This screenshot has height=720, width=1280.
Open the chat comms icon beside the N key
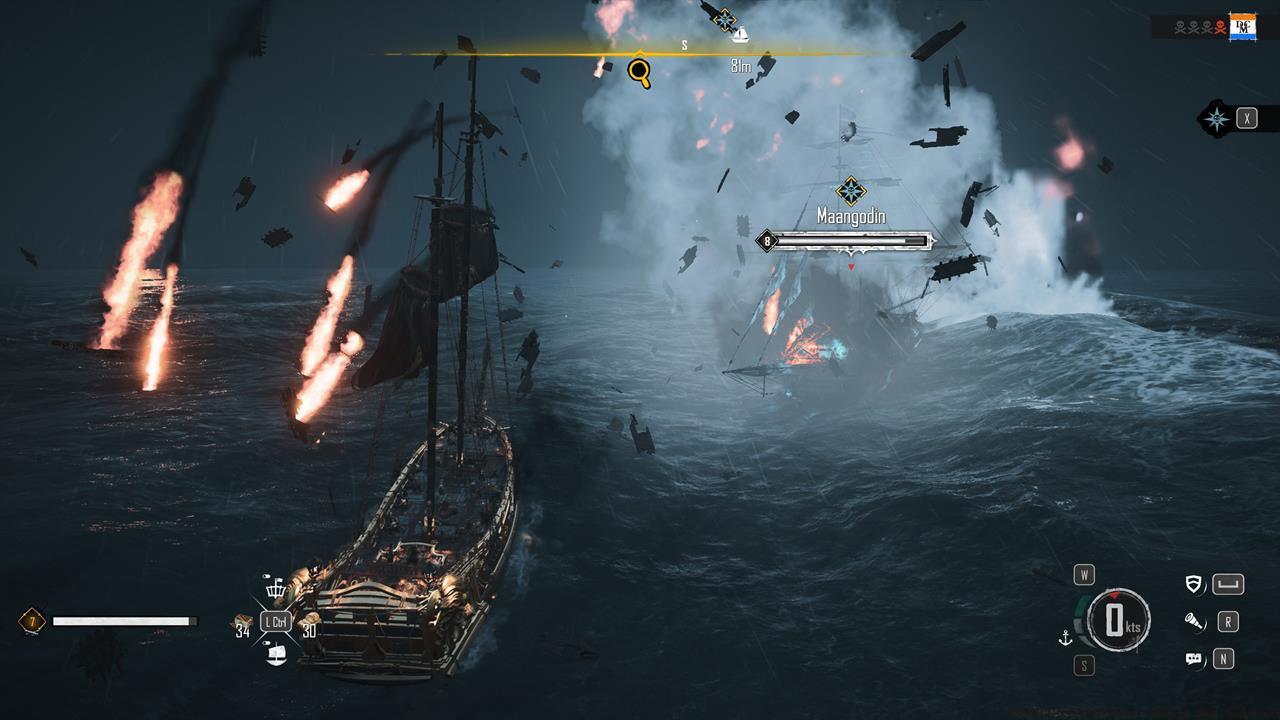(1194, 659)
